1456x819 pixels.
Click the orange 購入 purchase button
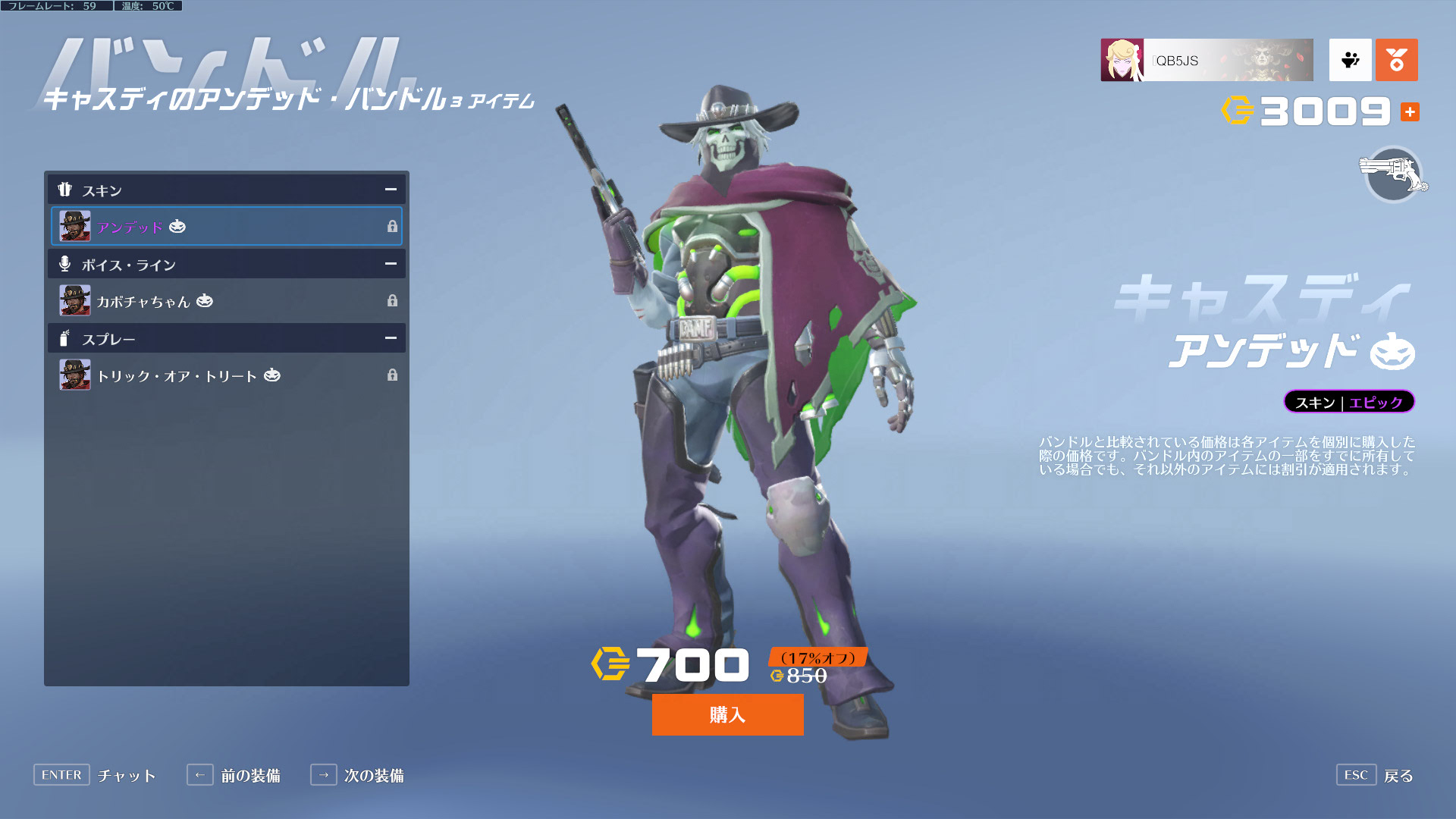(727, 714)
